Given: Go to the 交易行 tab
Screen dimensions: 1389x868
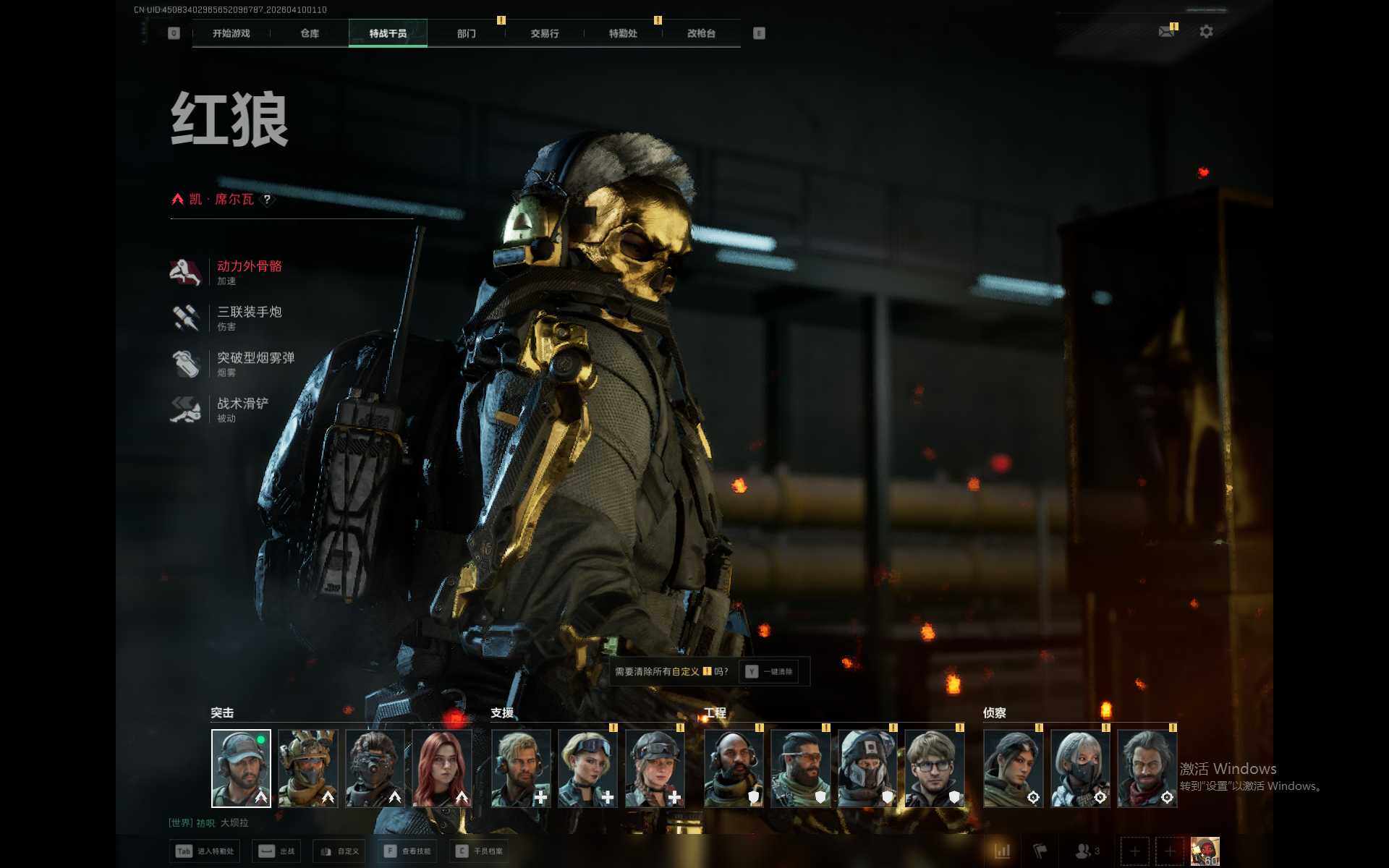Looking at the screenshot, I should [545, 33].
